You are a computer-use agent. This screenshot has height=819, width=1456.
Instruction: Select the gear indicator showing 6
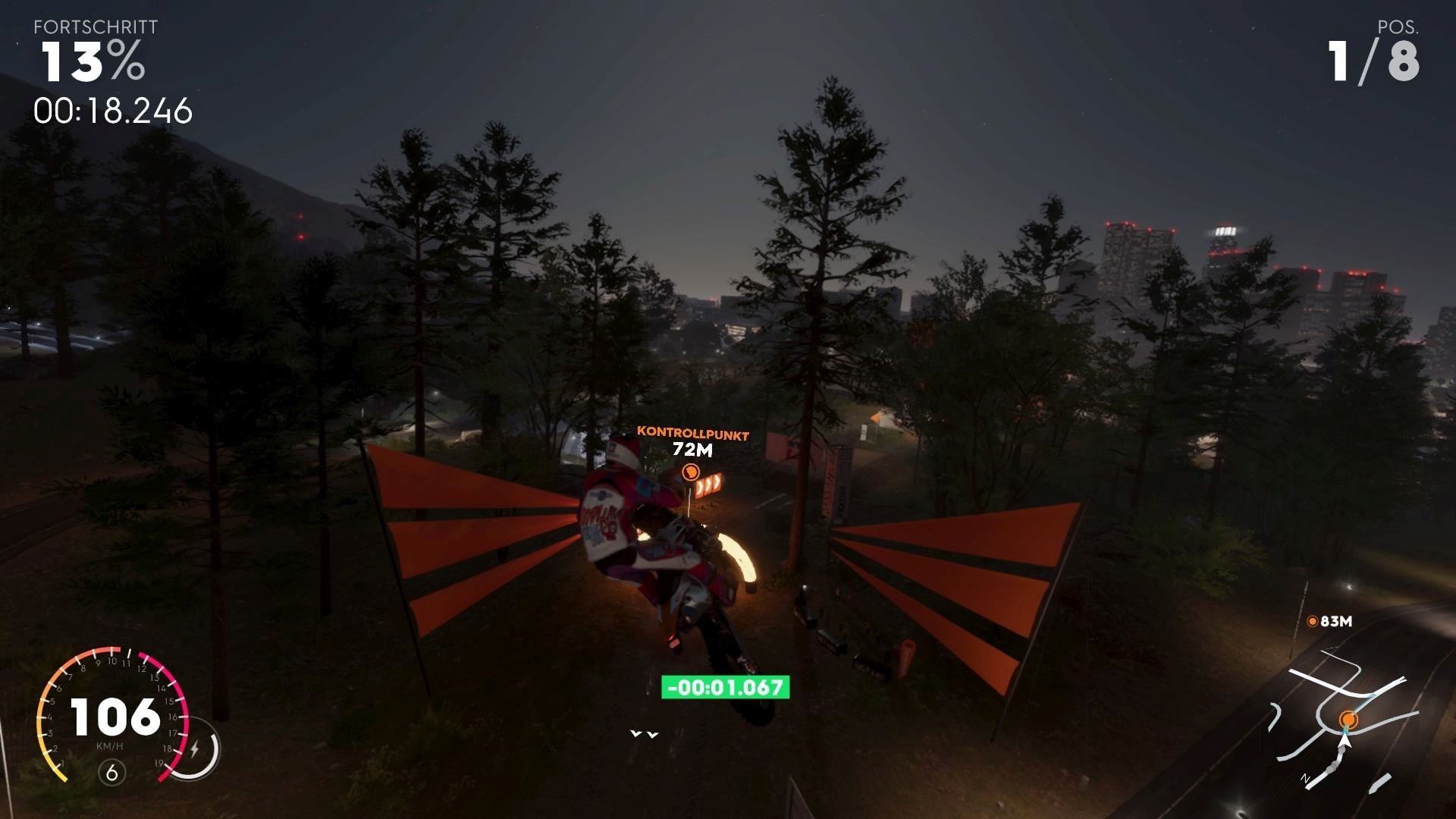111,772
